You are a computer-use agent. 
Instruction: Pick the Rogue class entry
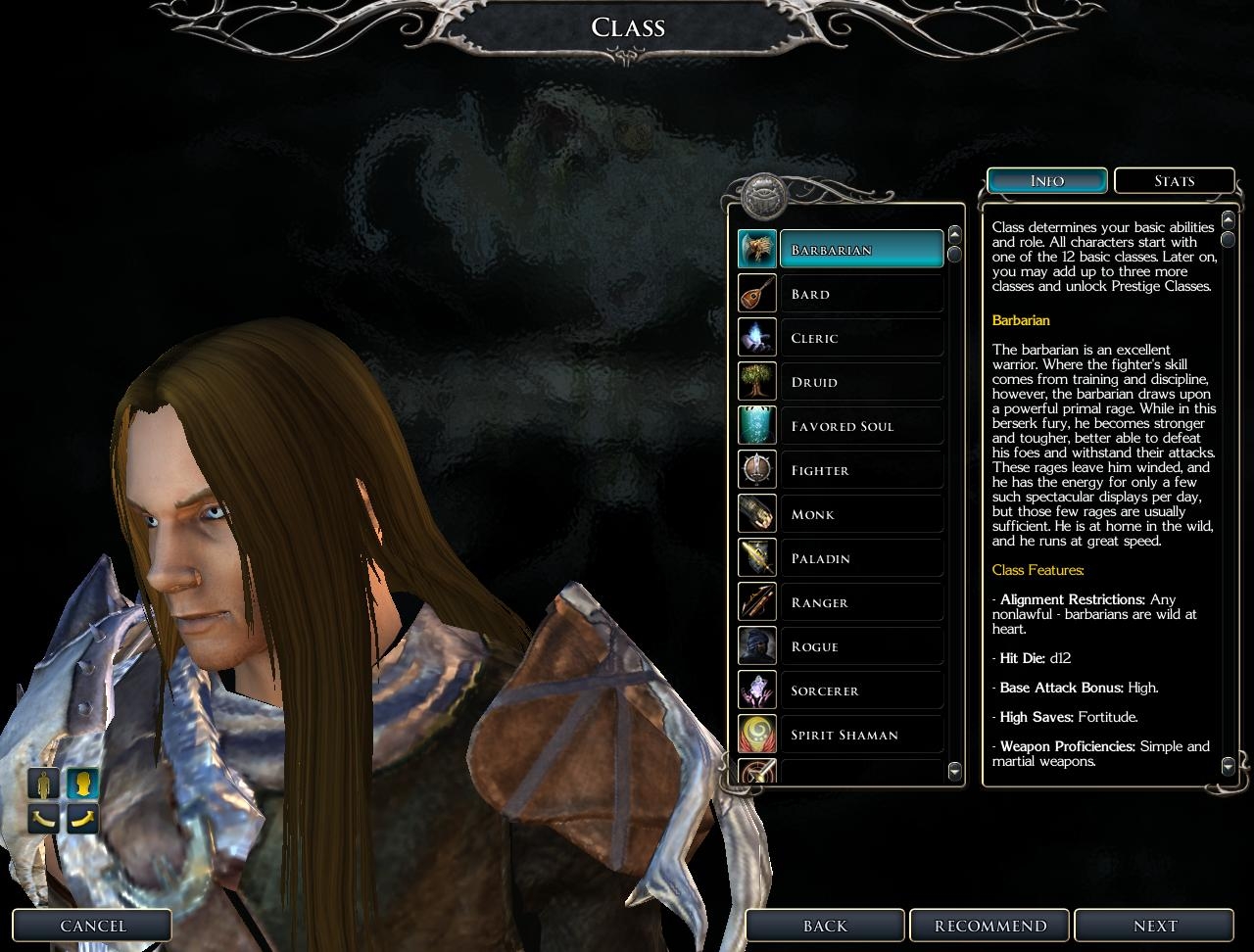(x=860, y=646)
